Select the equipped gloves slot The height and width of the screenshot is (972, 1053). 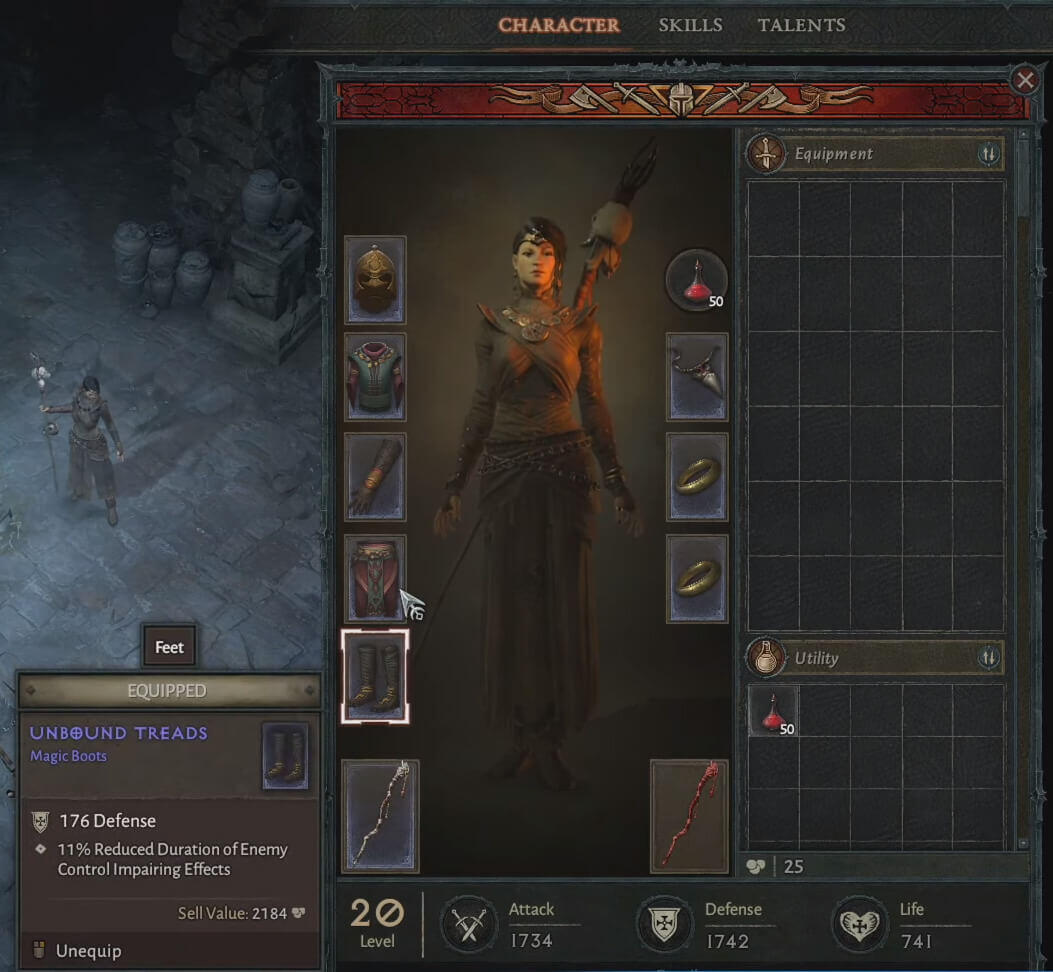pyautogui.click(x=375, y=477)
